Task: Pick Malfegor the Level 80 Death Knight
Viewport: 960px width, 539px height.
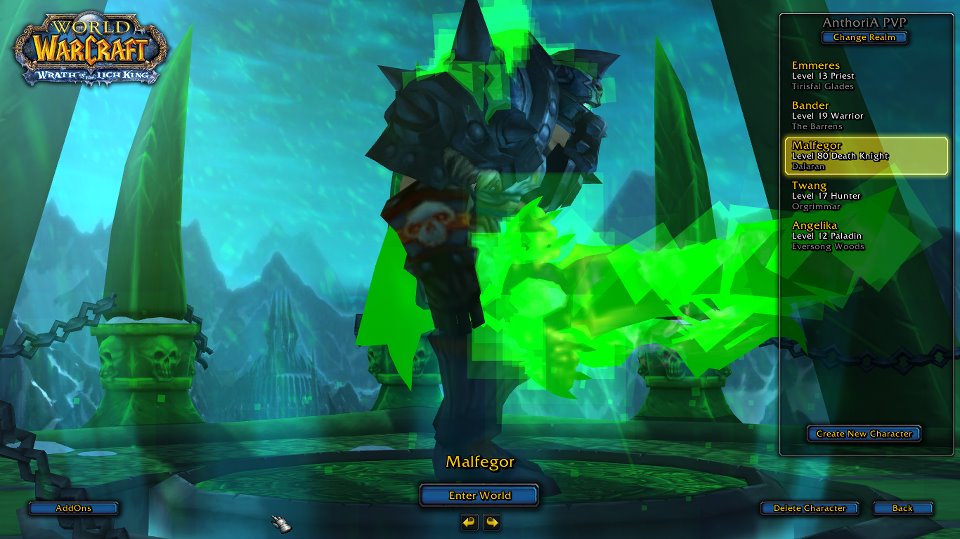Action: (x=865, y=156)
